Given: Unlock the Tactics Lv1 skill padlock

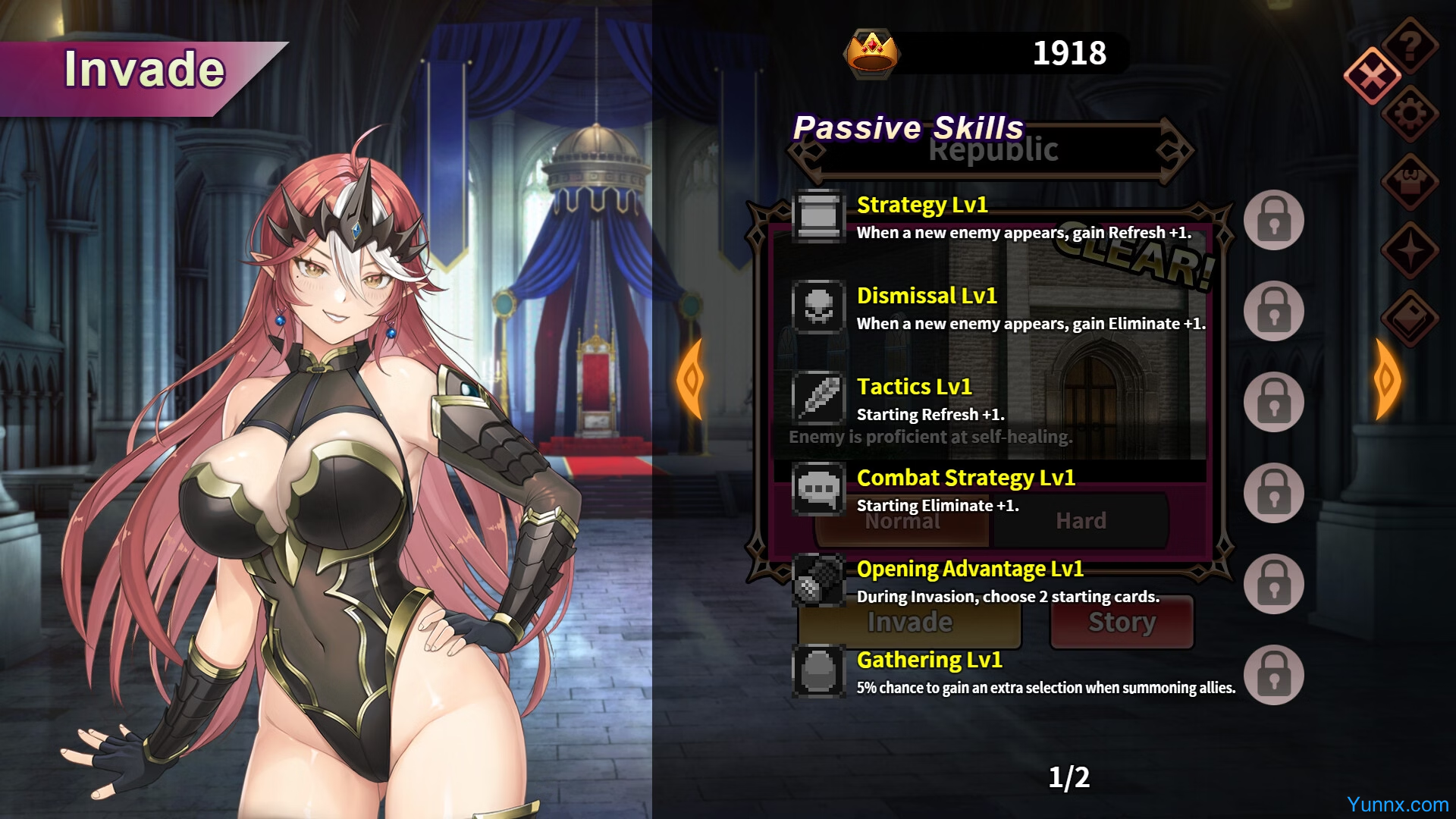Looking at the screenshot, I should click(x=1273, y=402).
